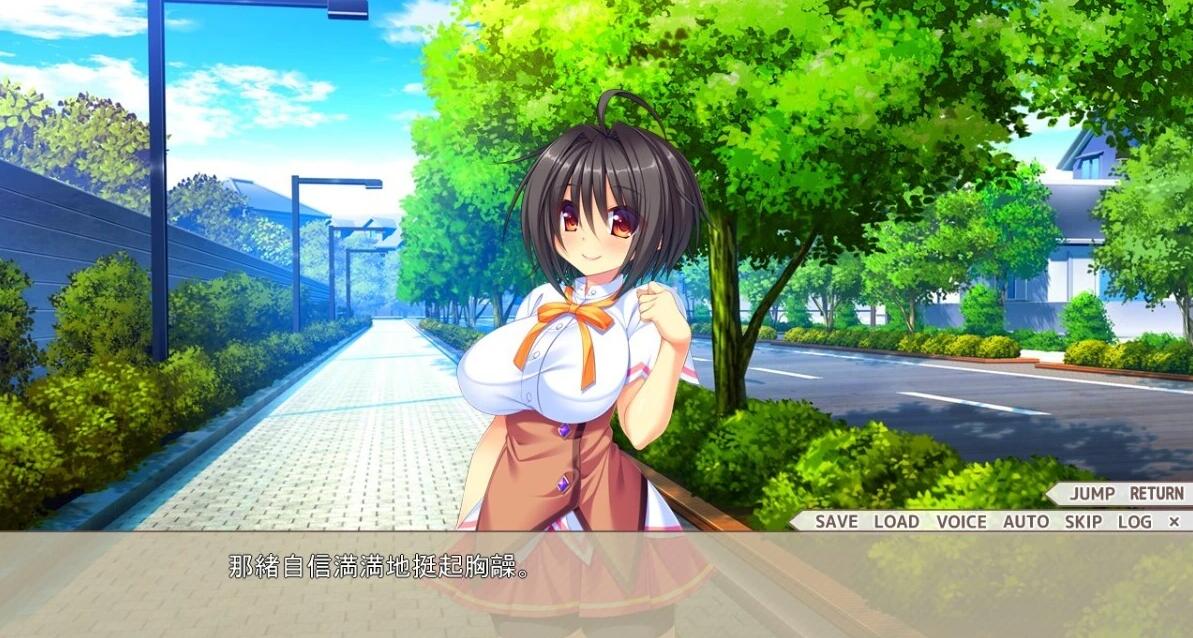
Task: Hide the text window with ×
Action: [x=1174, y=521]
